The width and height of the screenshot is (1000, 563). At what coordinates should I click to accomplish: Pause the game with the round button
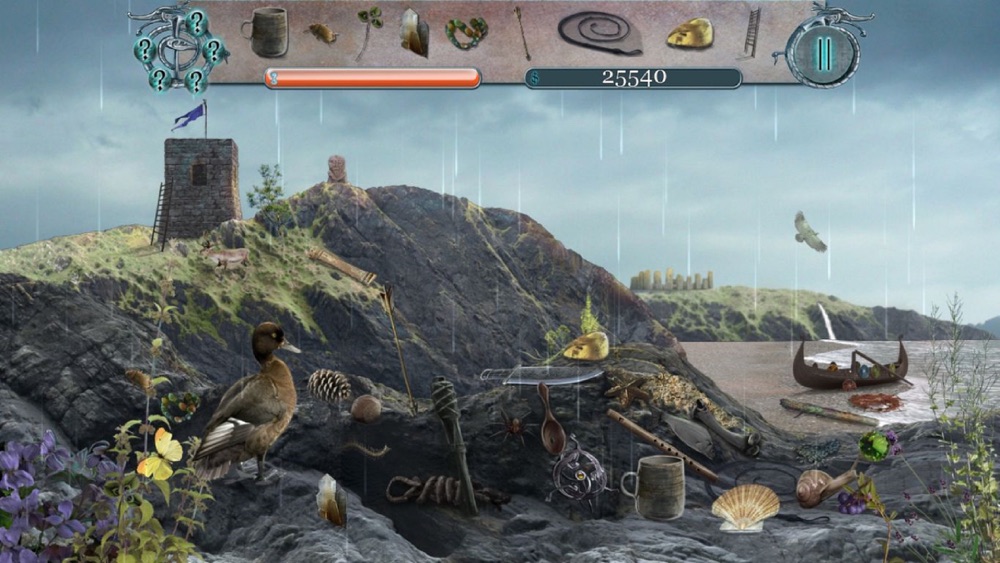click(822, 53)
